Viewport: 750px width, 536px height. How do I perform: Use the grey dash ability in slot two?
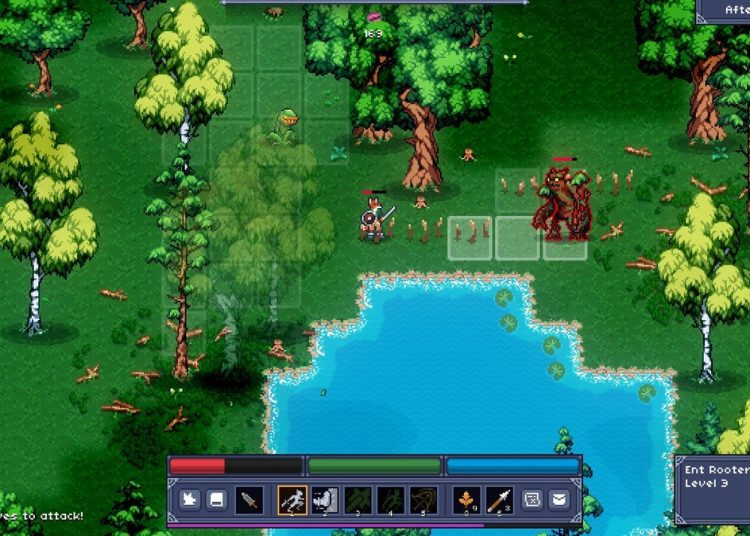[x=325, y=499]
